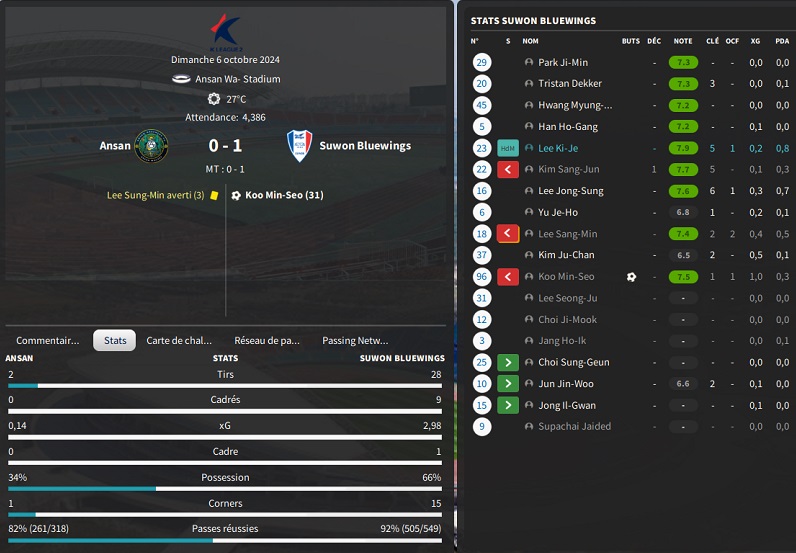Open Supachai Jaided's profile
The width and height of the screenshot is (796, 553).
coord(574,427)
